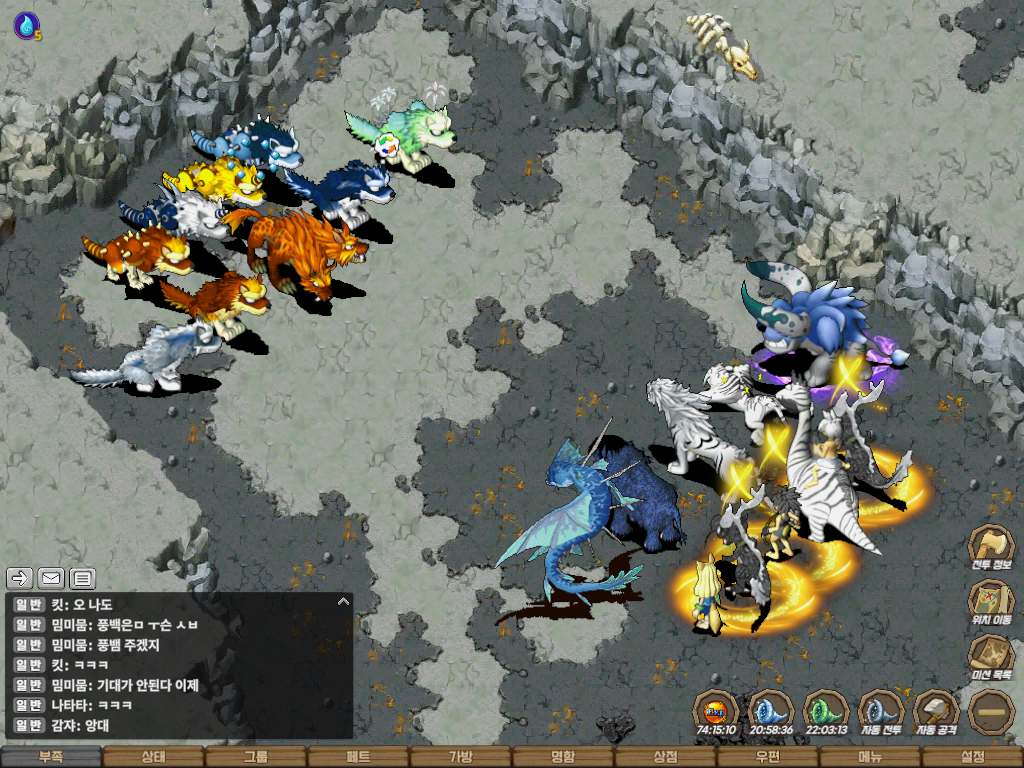Click the Exp boost timer icon
The image size is (1024, 768).
click(717, 711)
